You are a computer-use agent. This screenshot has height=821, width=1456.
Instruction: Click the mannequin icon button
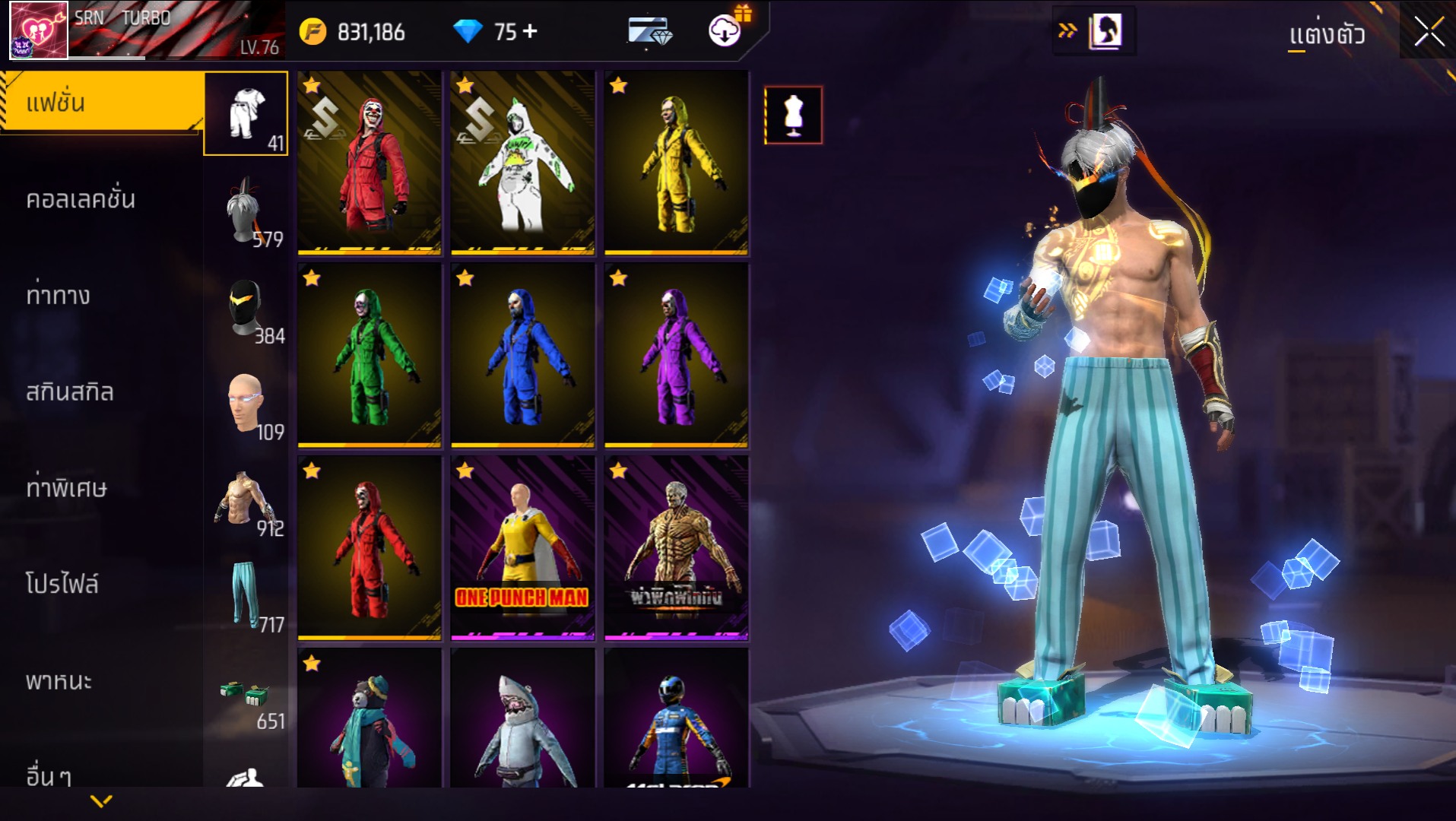coord(793,116)
